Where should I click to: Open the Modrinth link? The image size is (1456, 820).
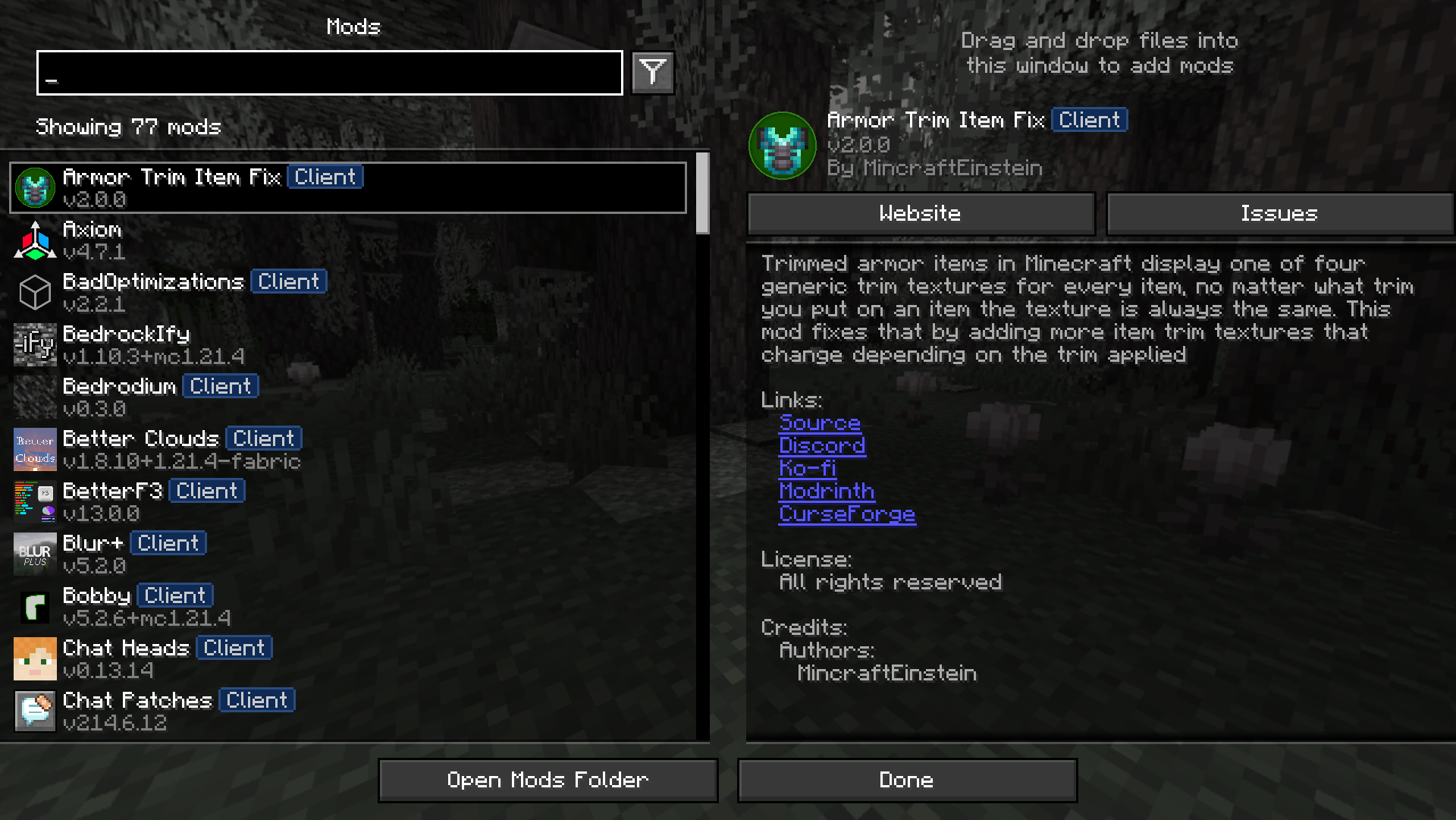(827, 491)
